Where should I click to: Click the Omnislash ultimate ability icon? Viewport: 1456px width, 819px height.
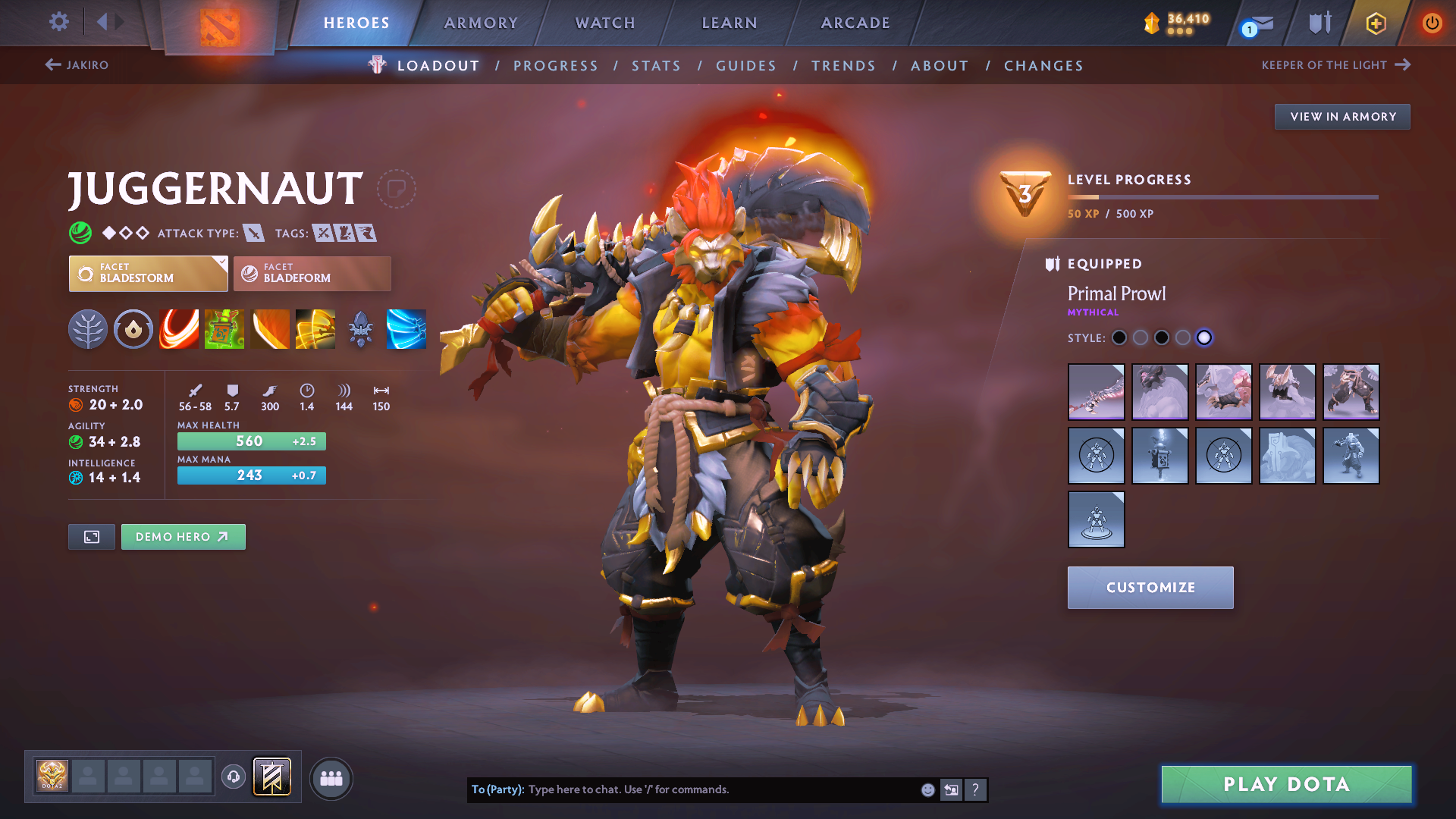pos(315,329)
